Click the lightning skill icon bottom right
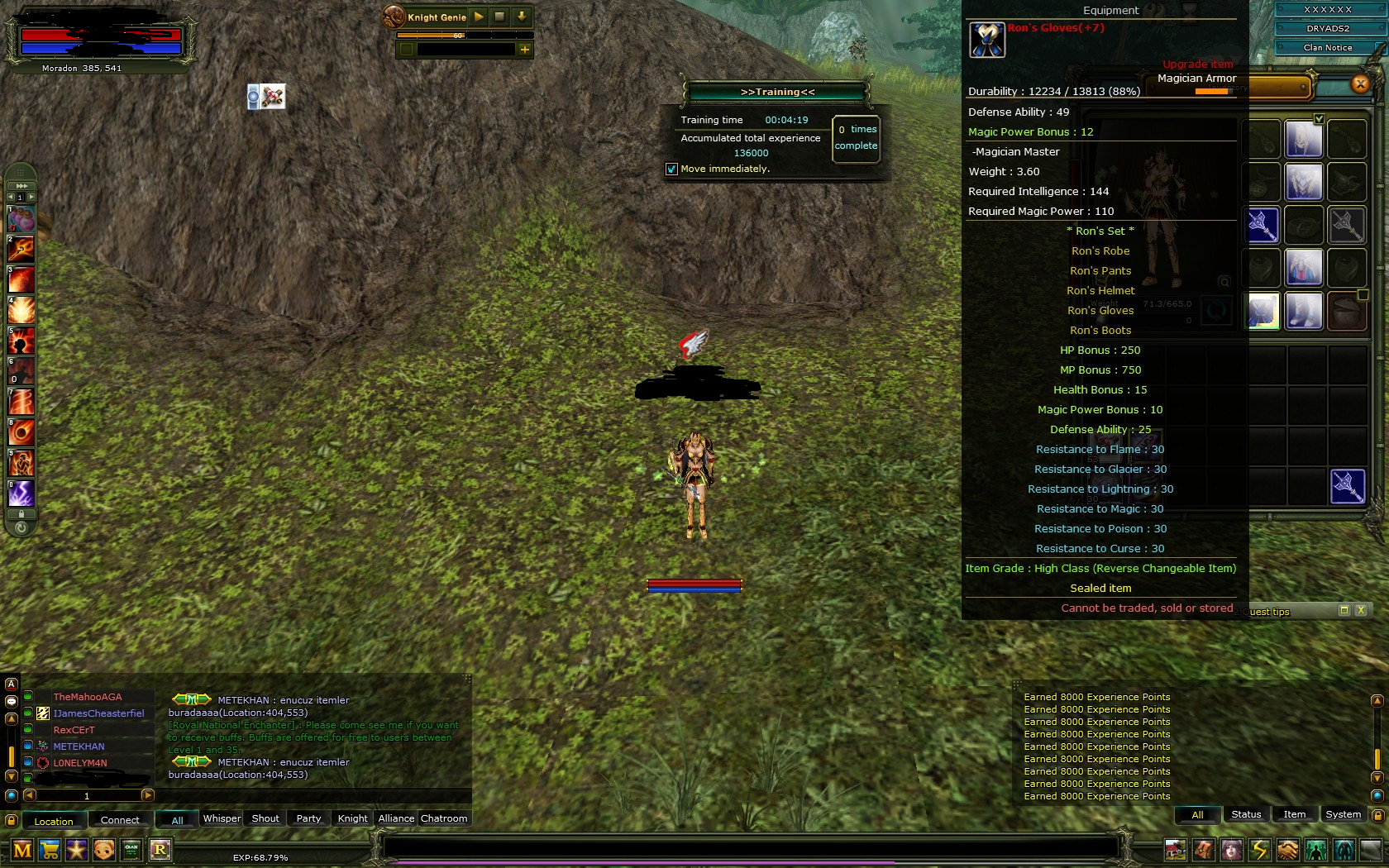 pos(1258,850)
